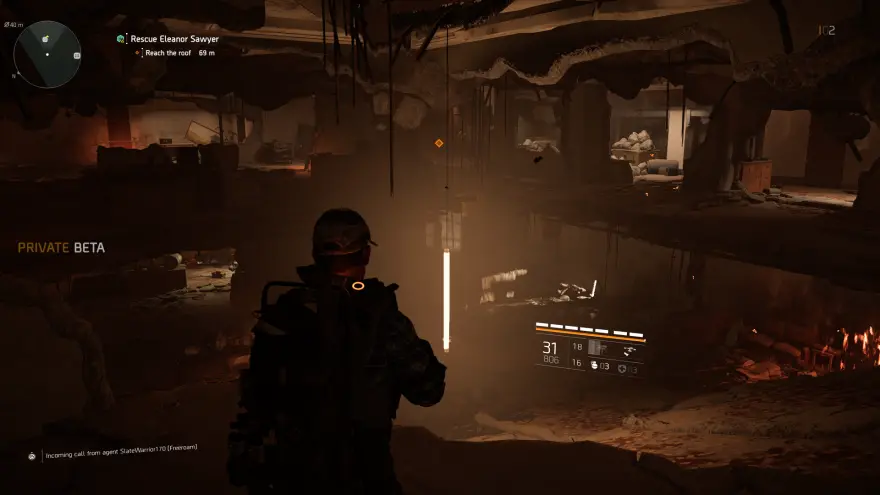The image size is (880, 495).
Task: Select the Rescue Eleanor Sawyer mission tracker
Action: pos(174,39)
